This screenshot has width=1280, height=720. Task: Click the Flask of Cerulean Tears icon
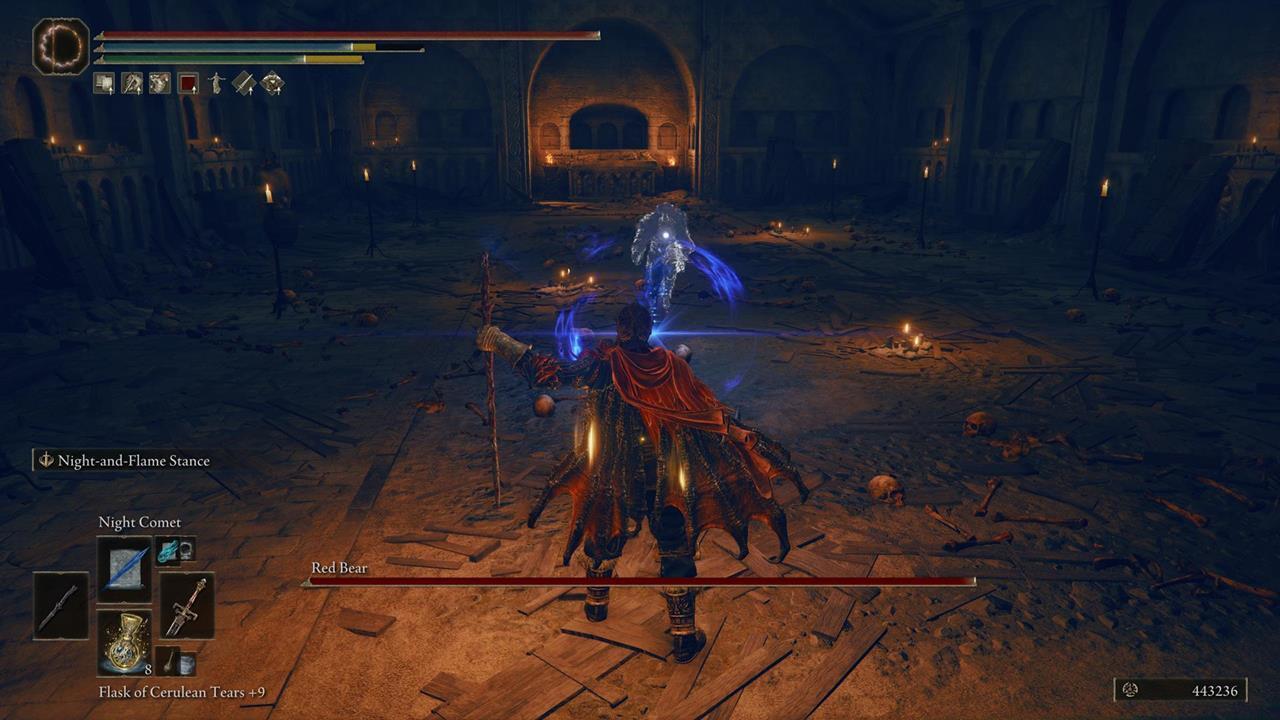click(124, 642)
